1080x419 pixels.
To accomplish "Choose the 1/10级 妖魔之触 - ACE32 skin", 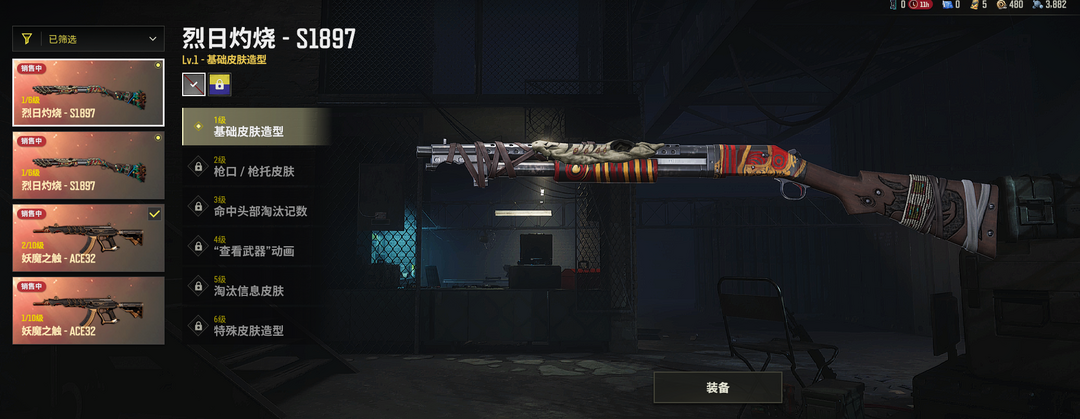I will click(x=88, y=309).
